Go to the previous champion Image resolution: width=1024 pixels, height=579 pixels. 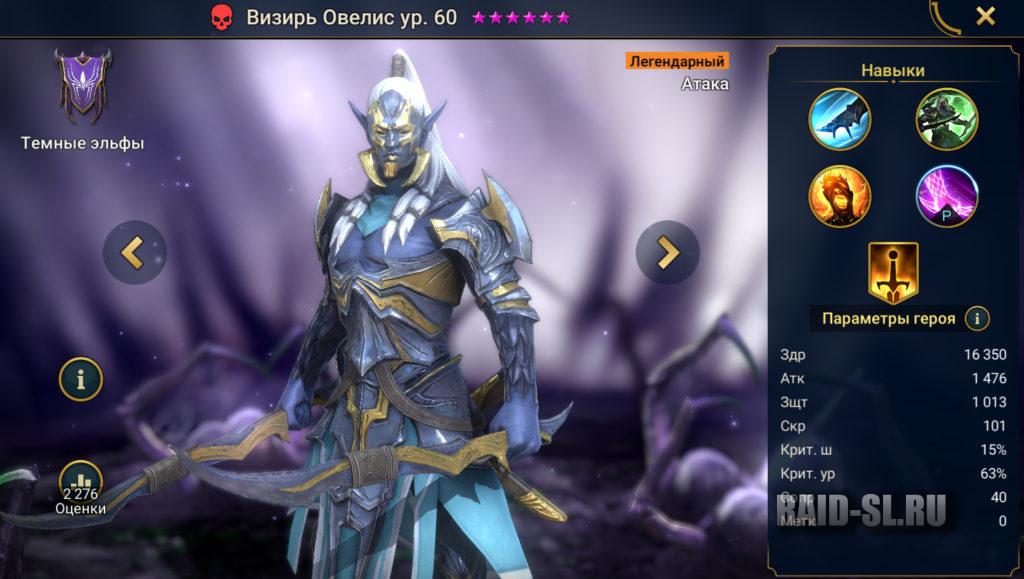pos(134,252)
